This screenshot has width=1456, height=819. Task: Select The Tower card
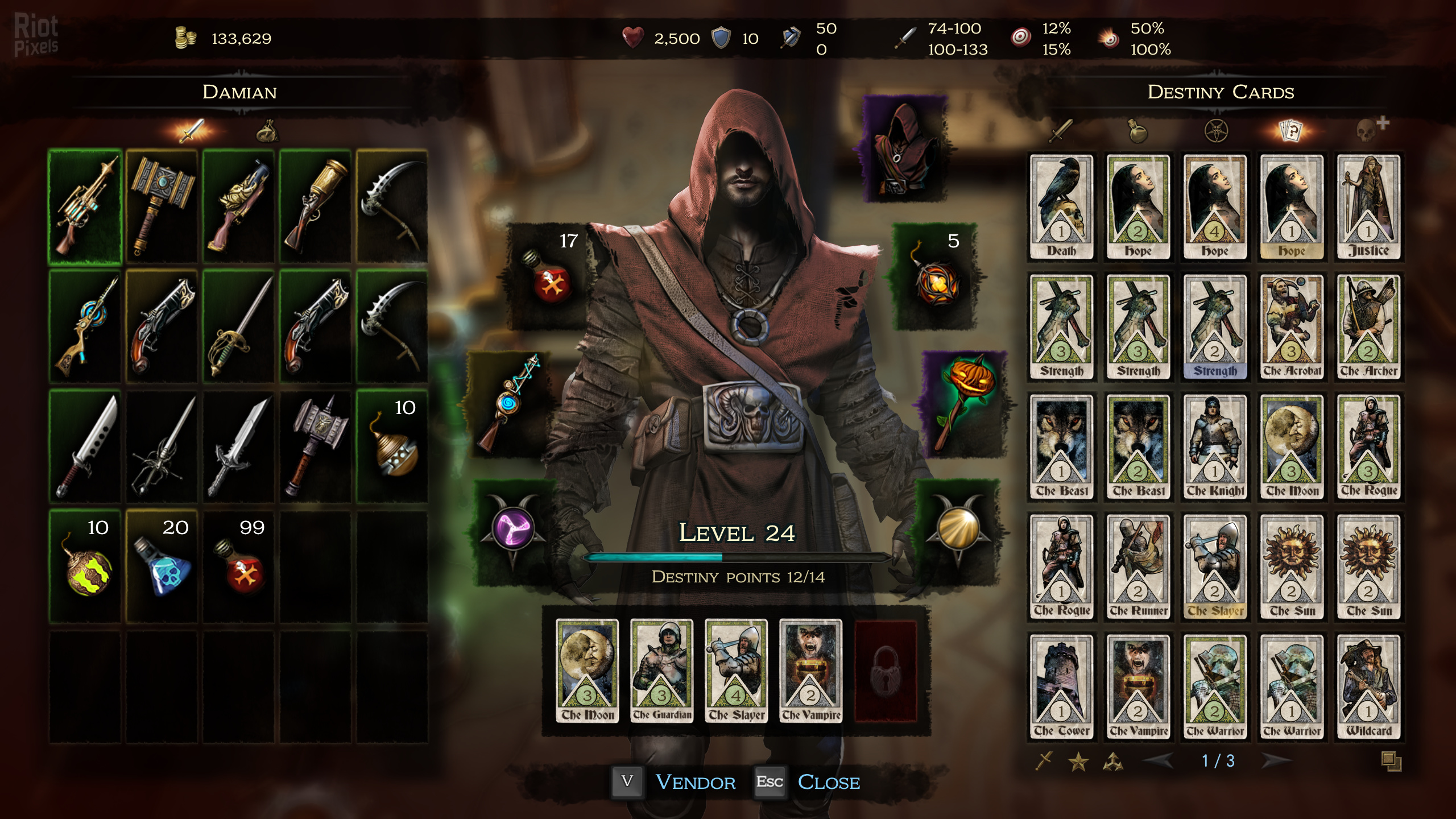click(x=1061, y=687)
